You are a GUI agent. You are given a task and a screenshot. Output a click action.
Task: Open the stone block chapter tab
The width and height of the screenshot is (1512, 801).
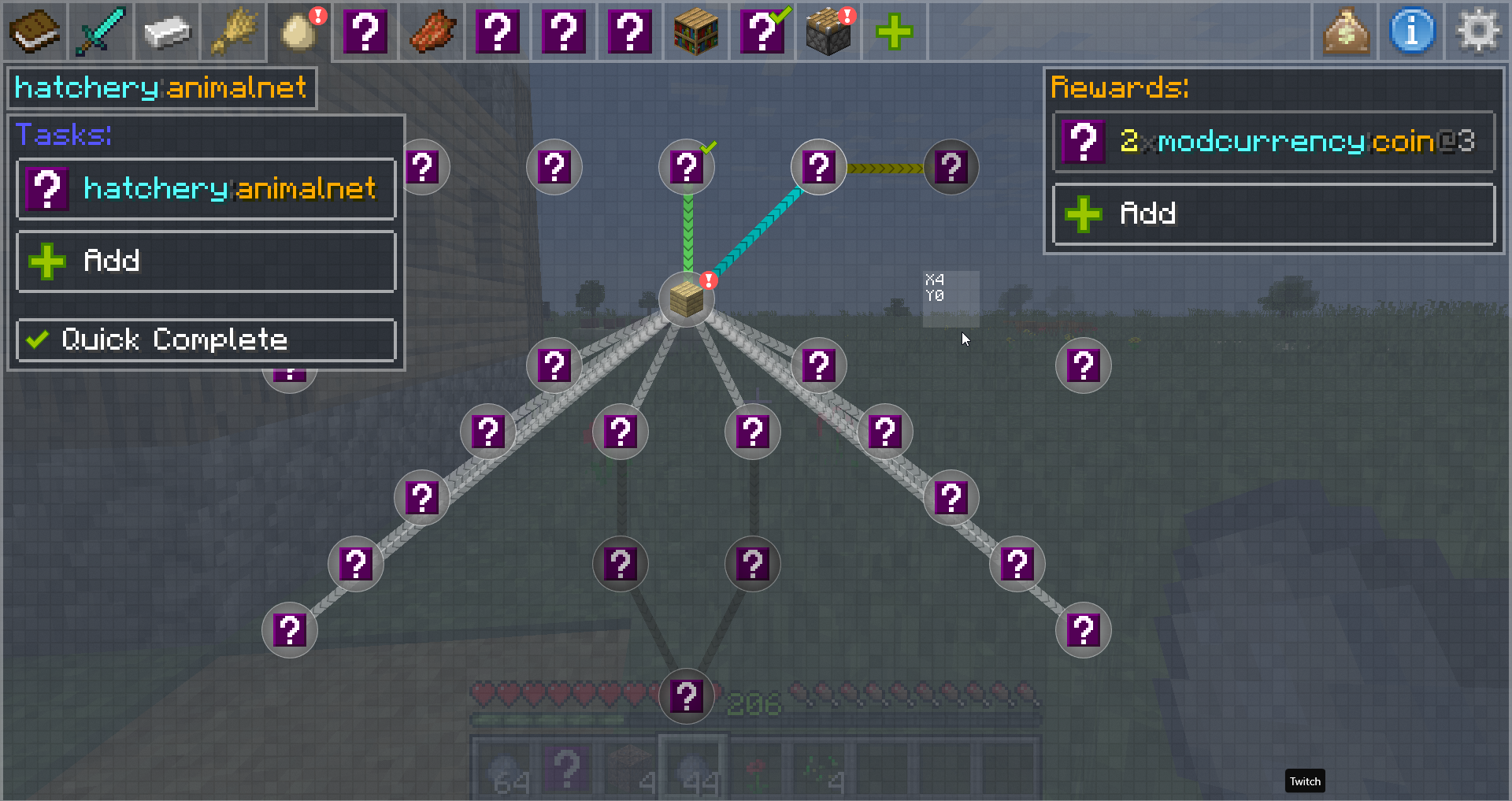(828, 32)
